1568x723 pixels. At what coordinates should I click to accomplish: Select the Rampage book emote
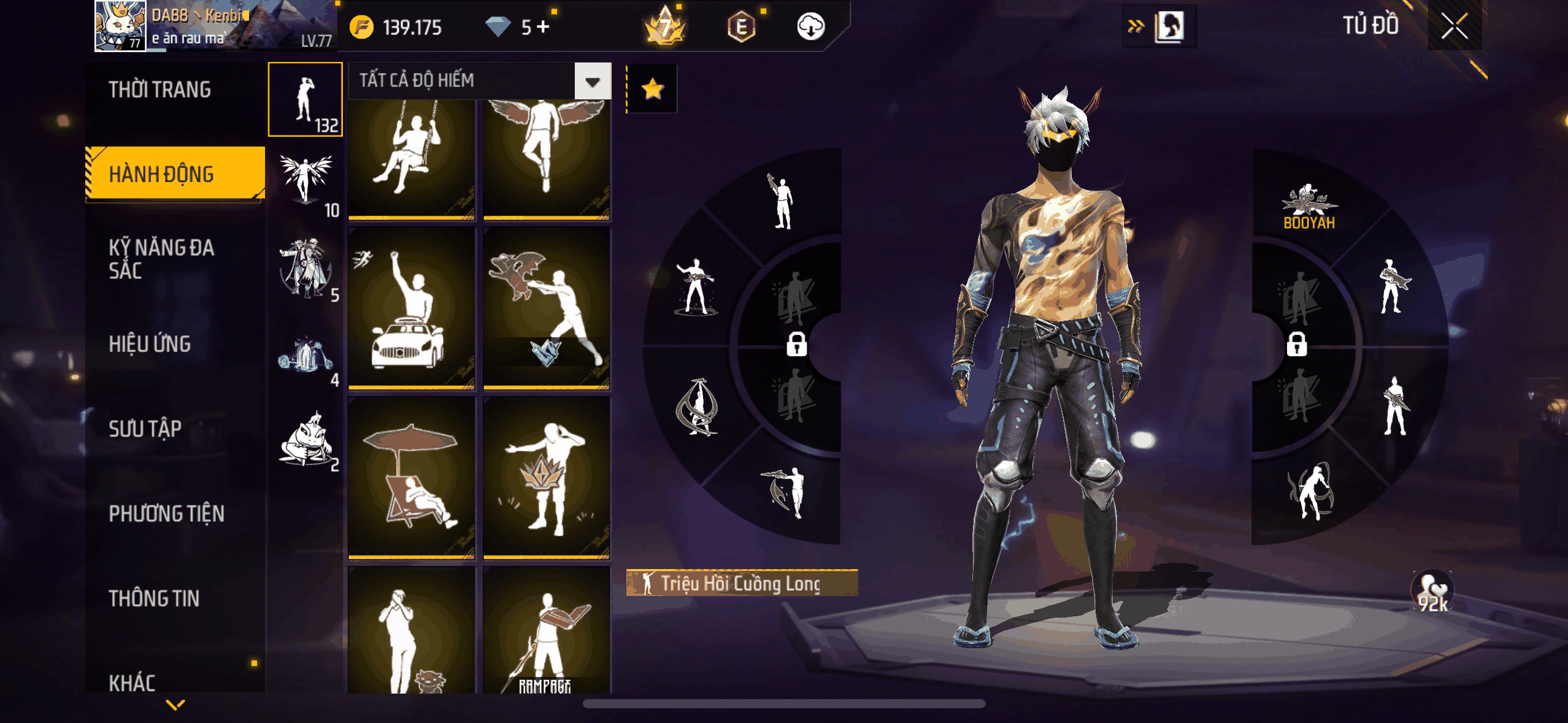click(546, 632)
